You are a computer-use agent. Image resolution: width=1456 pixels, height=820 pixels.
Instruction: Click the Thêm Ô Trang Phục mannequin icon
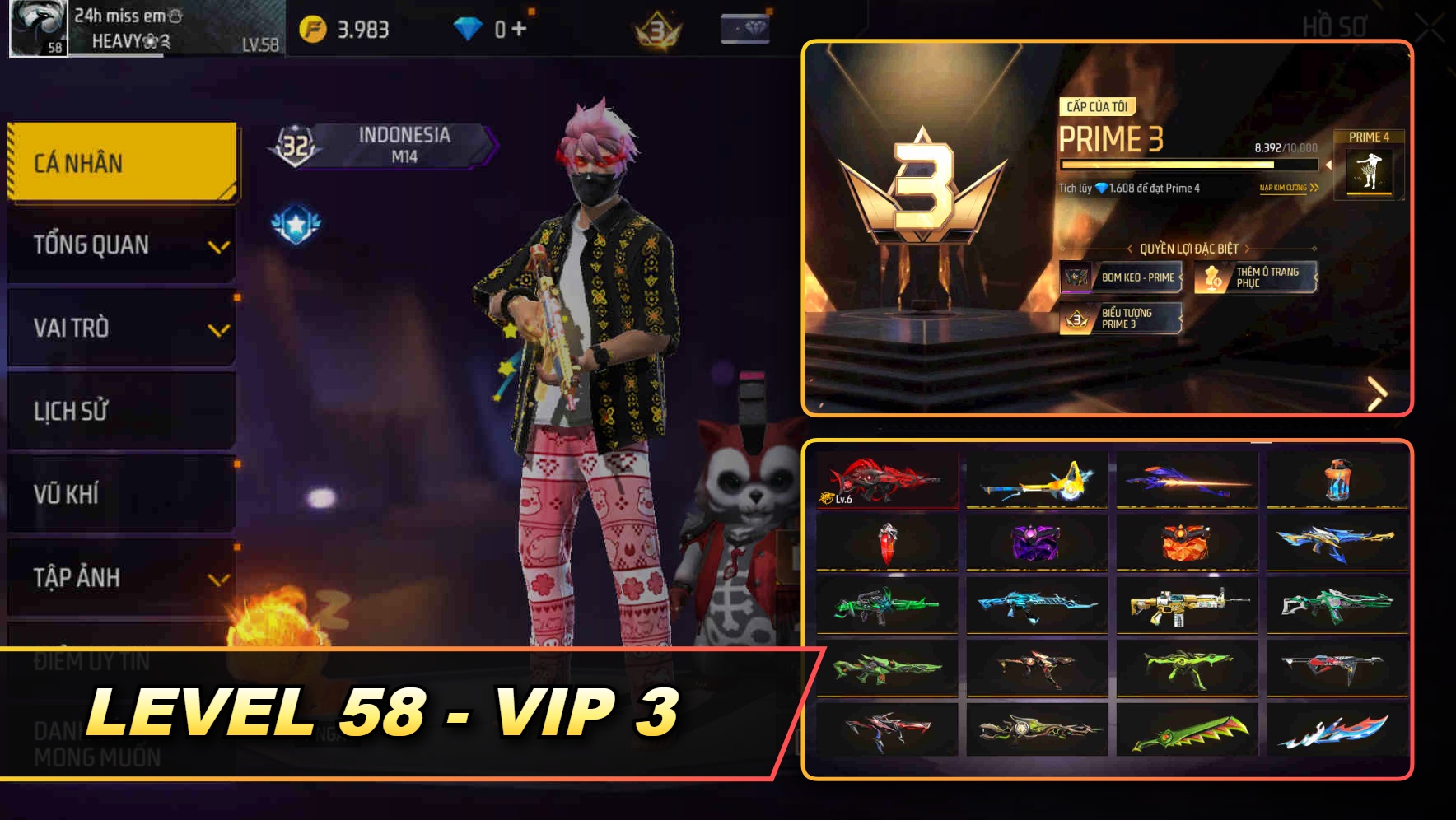[1213, 277]
